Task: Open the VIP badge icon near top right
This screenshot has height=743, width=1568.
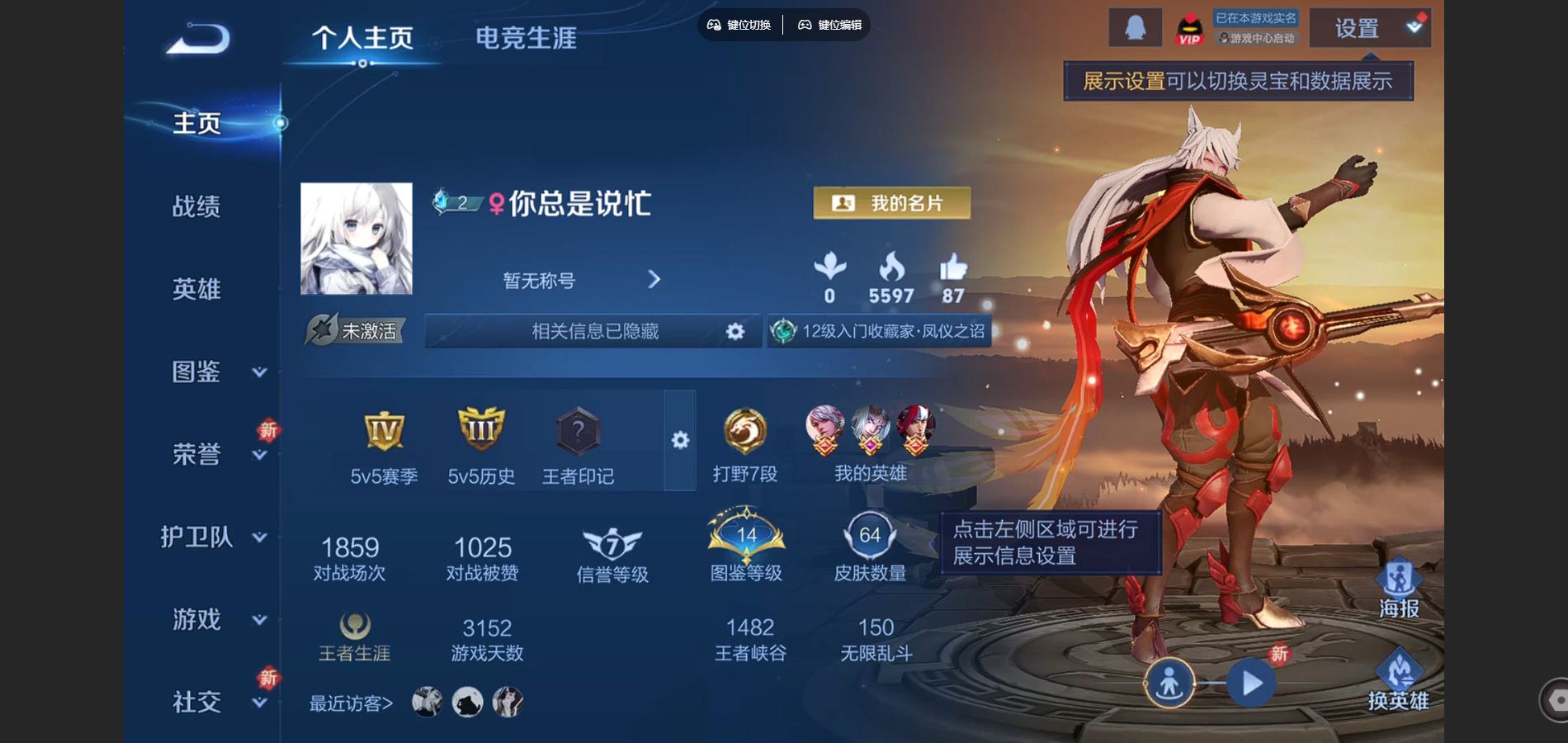Action: point(1189,28)
